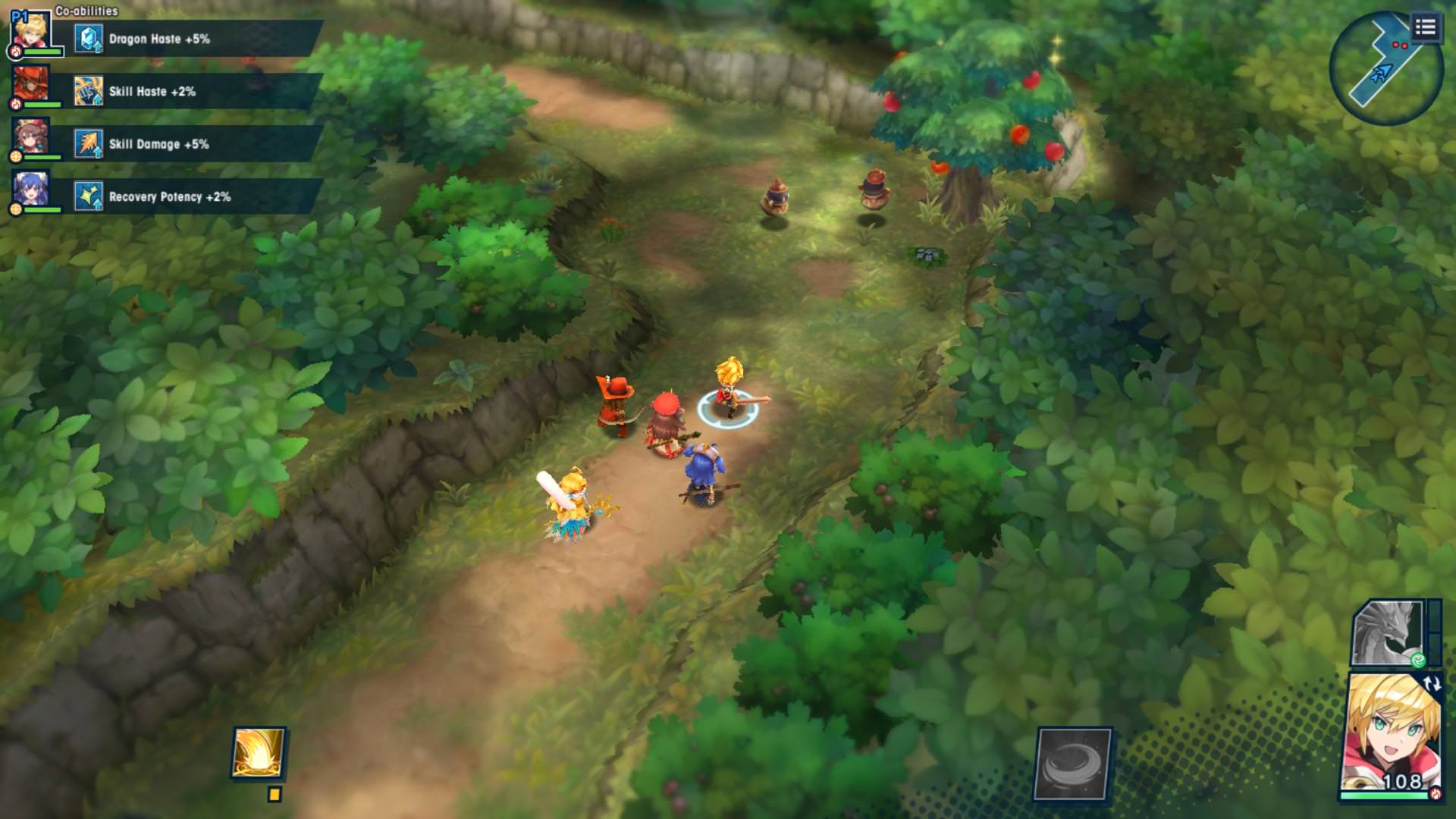Select the blue-haired party member portrait
The width and height of the screenshot is (1456, 819).
(31, 190)
